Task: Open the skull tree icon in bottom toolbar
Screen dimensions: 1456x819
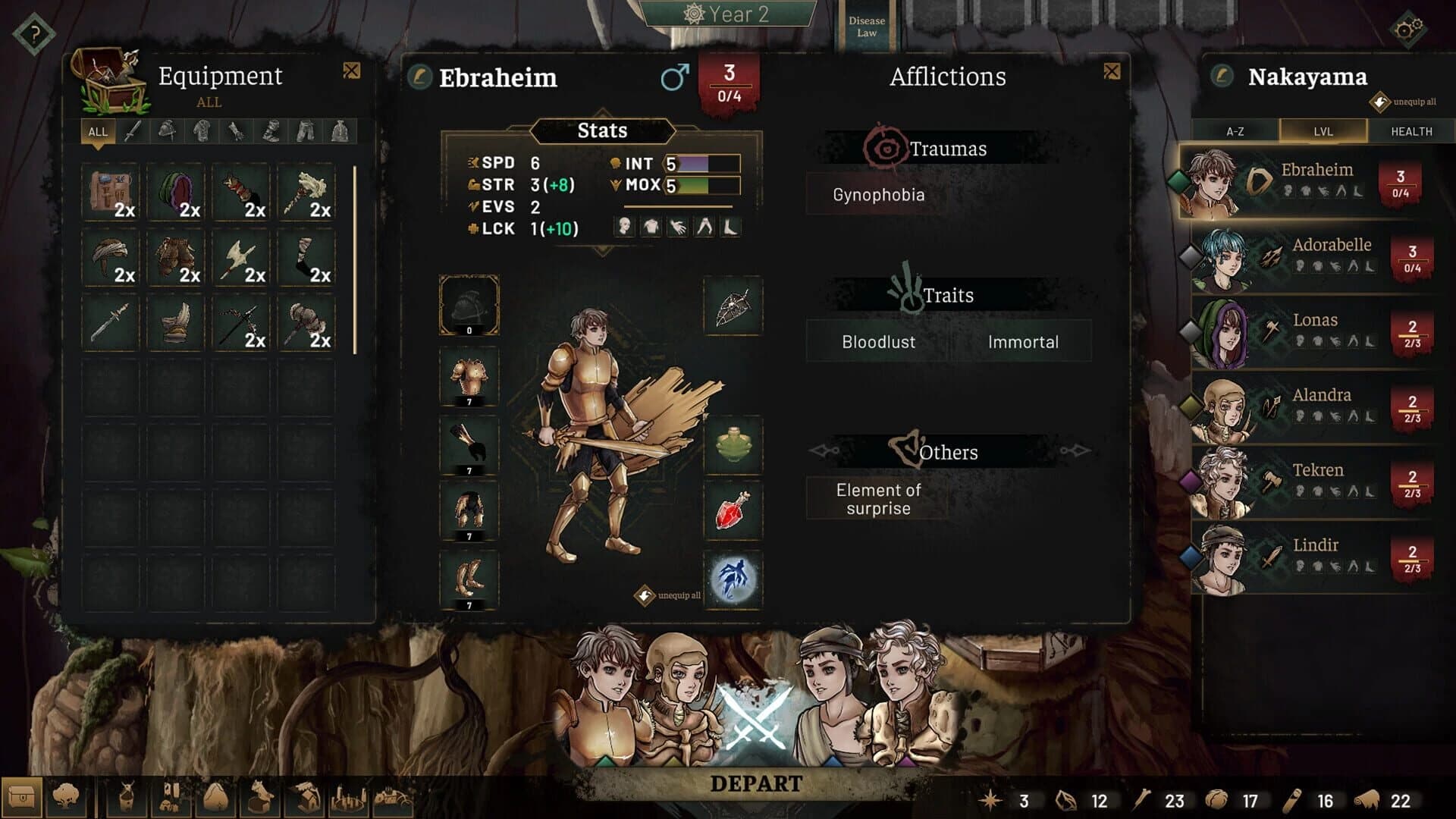Action: 67,796
